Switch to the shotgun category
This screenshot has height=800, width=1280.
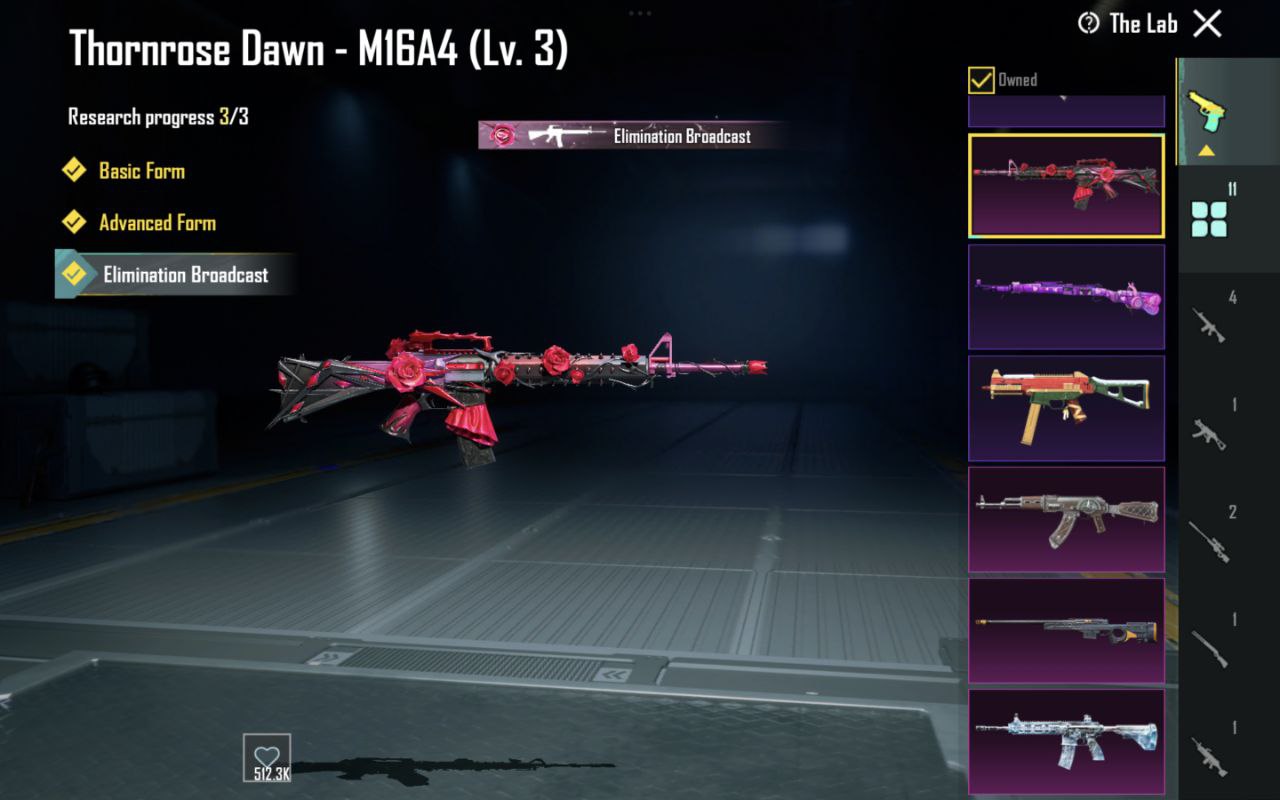point(1209,649)
